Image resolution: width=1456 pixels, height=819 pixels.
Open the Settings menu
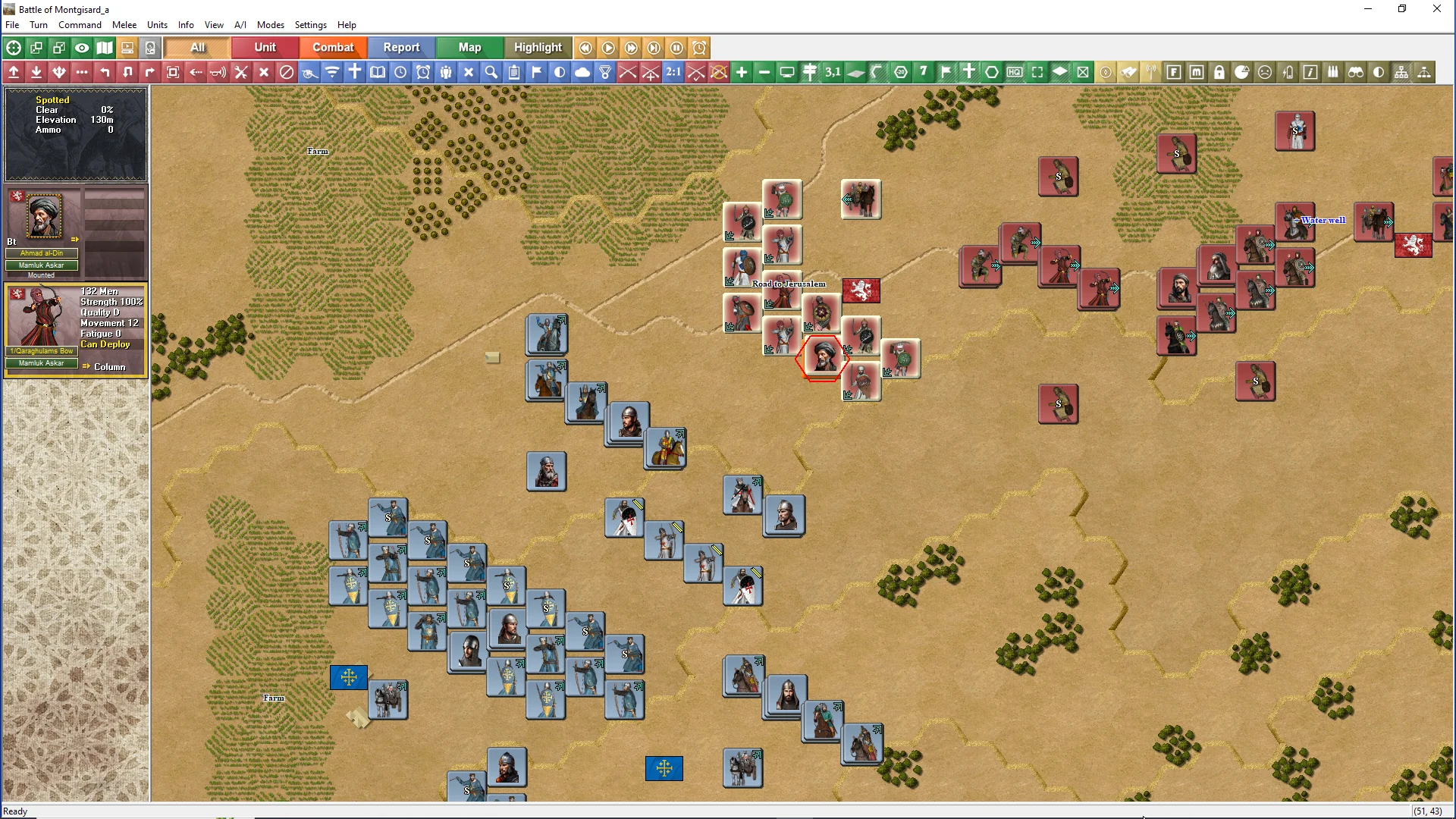click(x=310, y=25)
